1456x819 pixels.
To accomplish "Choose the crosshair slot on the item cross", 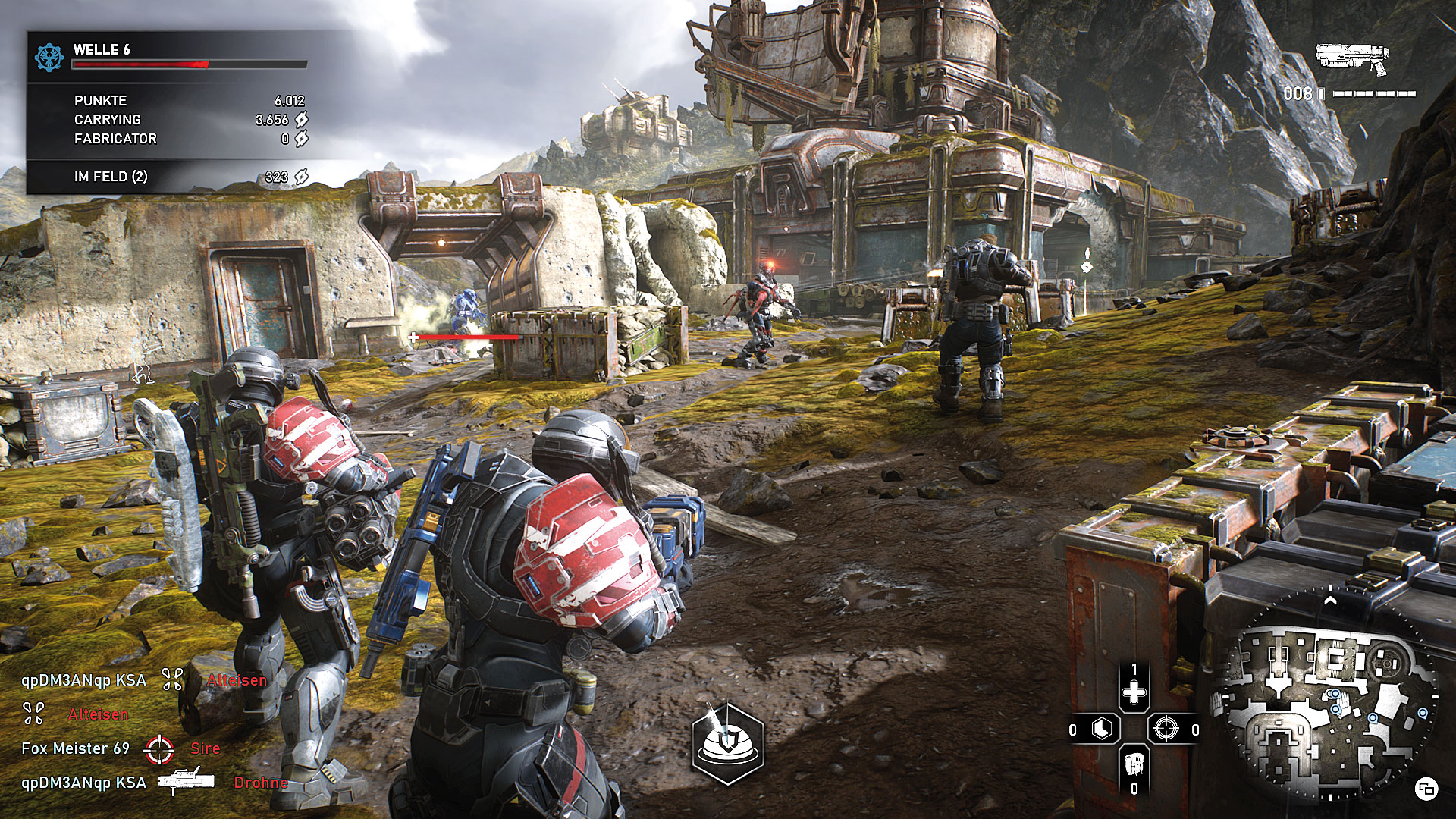I will (x=1166, y=730).
